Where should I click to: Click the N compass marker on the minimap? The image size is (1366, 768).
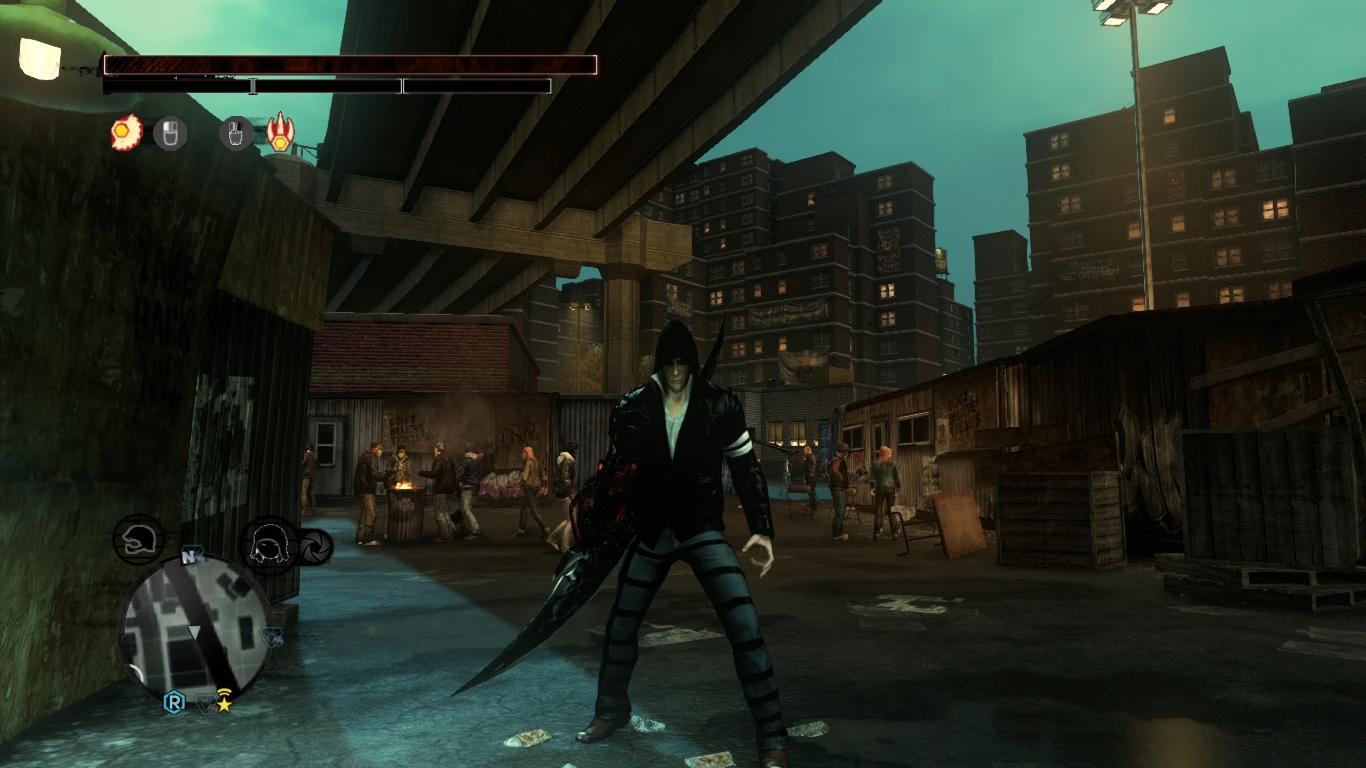[191, 556]
